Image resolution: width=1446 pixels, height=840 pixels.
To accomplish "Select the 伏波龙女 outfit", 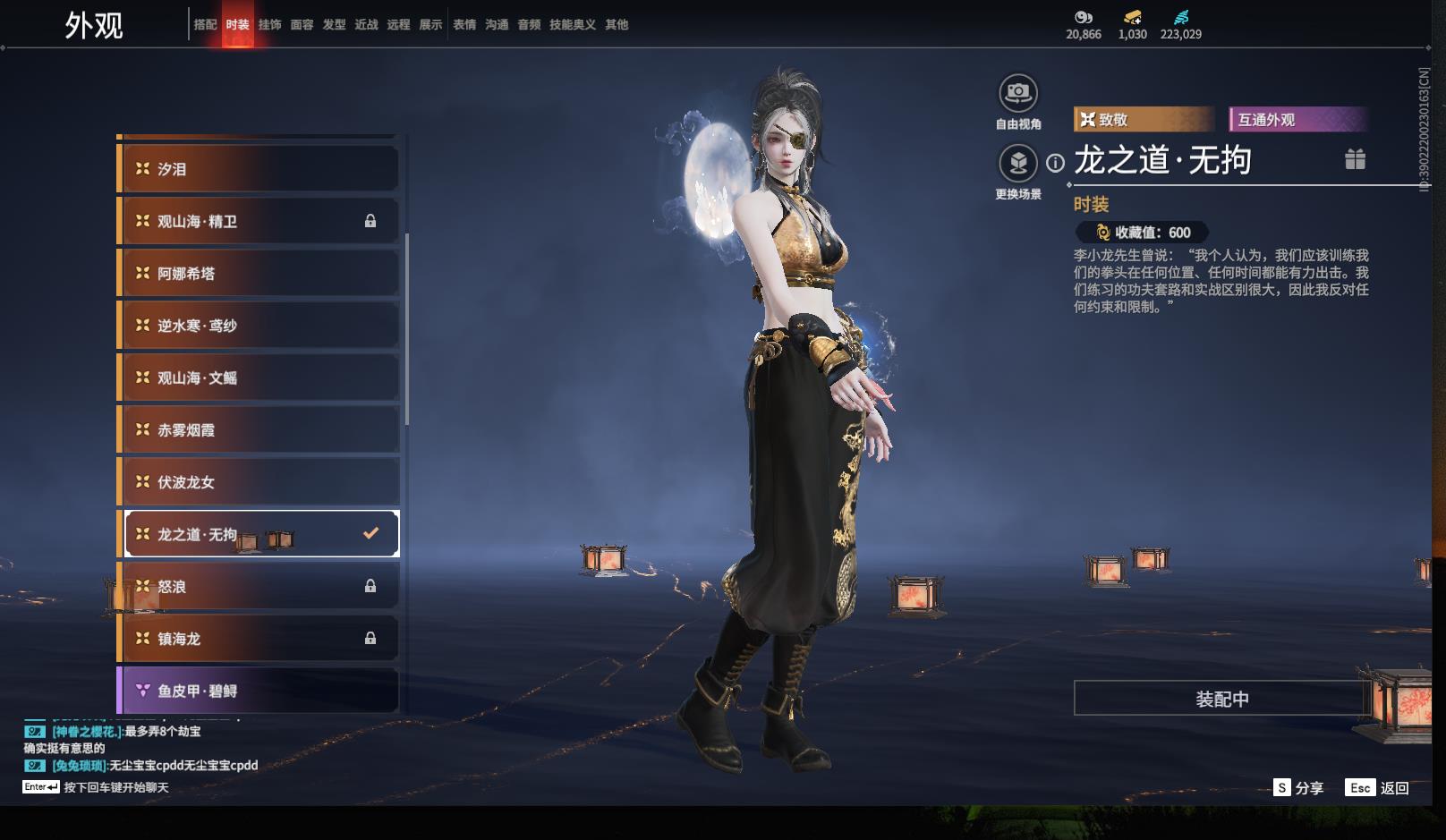I will pyautogui.click(x=259, y=482).
